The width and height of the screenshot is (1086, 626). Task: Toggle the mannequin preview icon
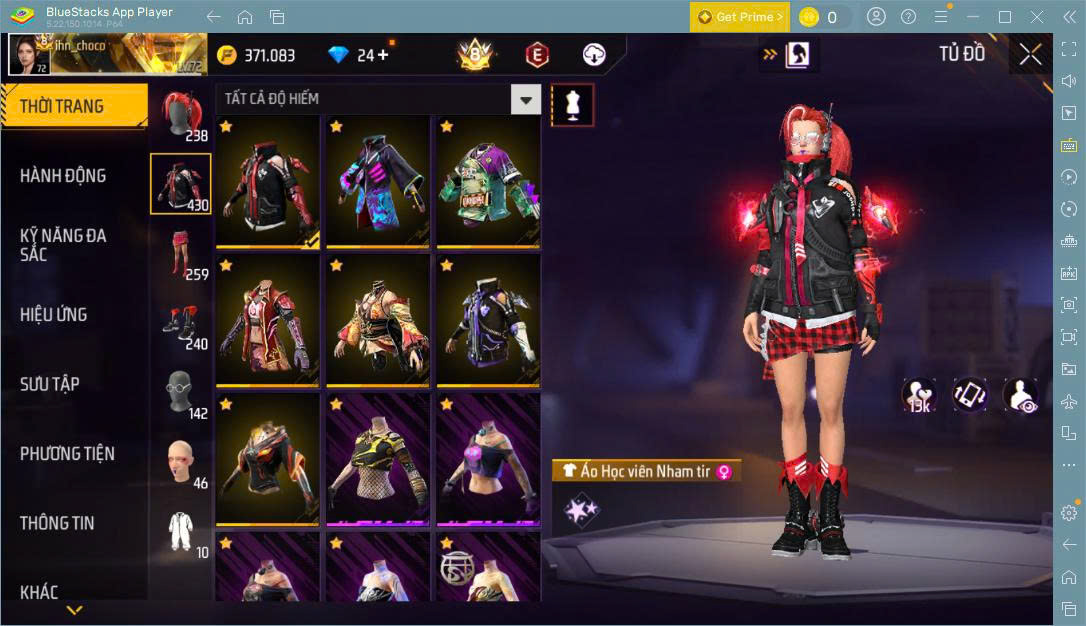click(573, 104)
